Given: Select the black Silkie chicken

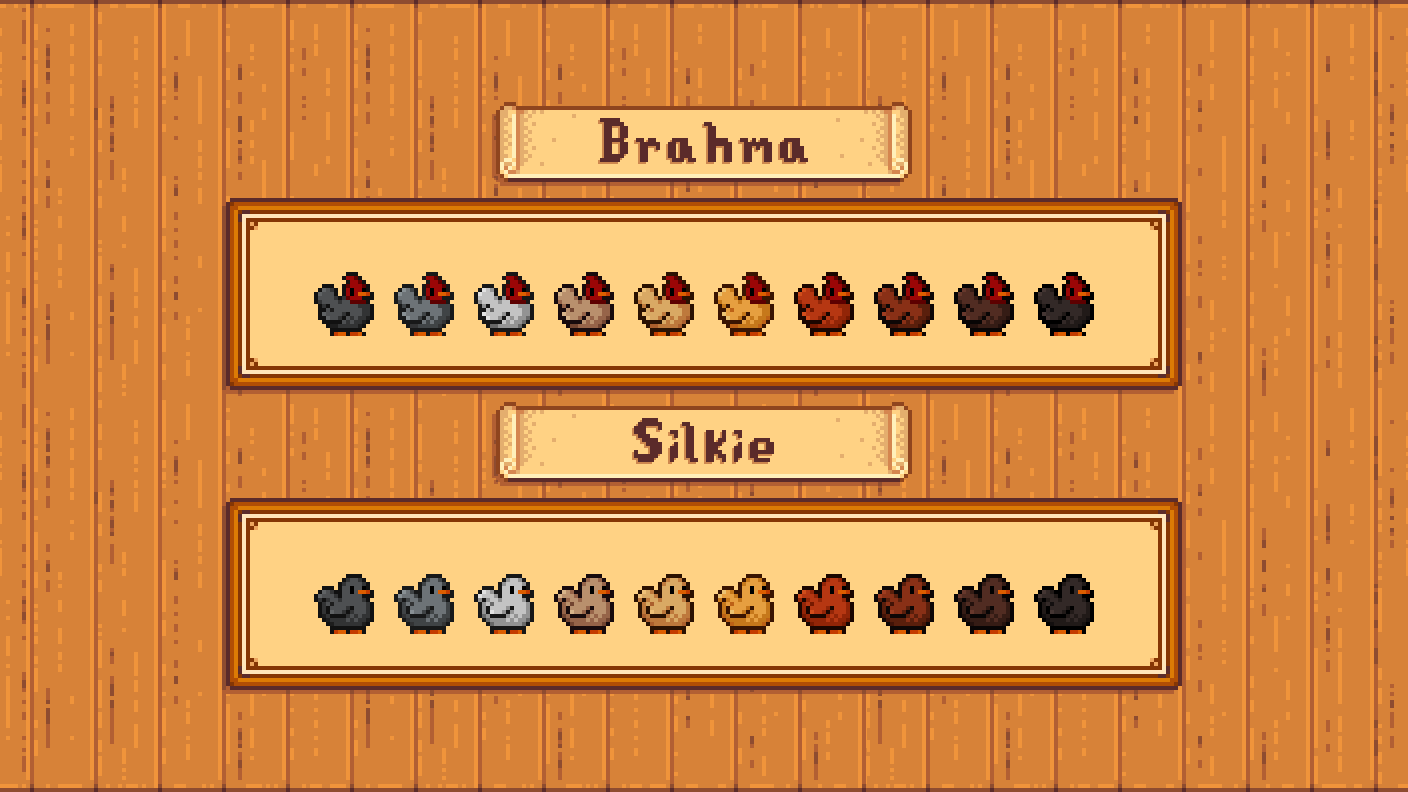Looking at the screenshot, I should tap(1062, 605).
